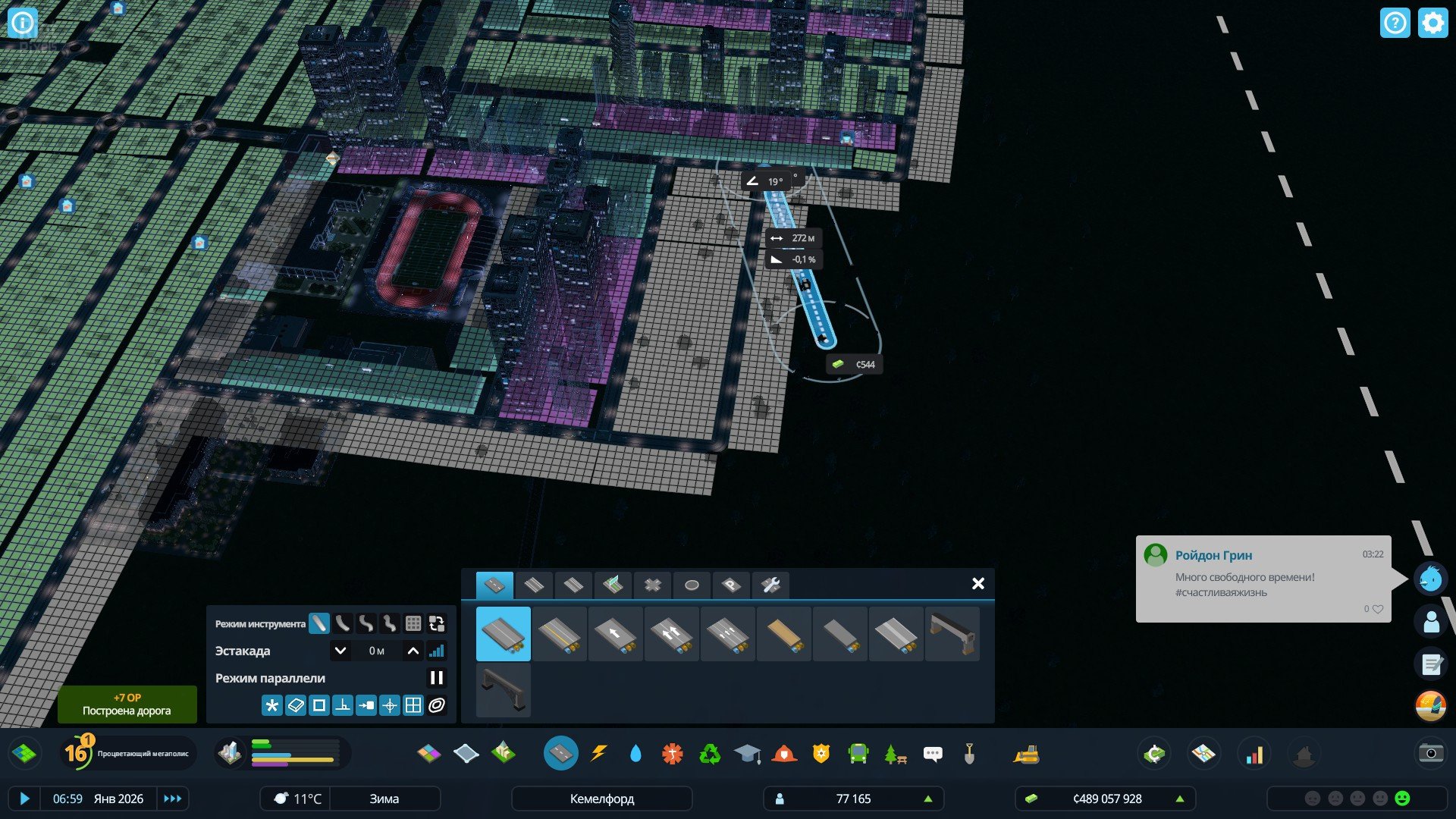Close the road building panel

(x=977, y=583)
